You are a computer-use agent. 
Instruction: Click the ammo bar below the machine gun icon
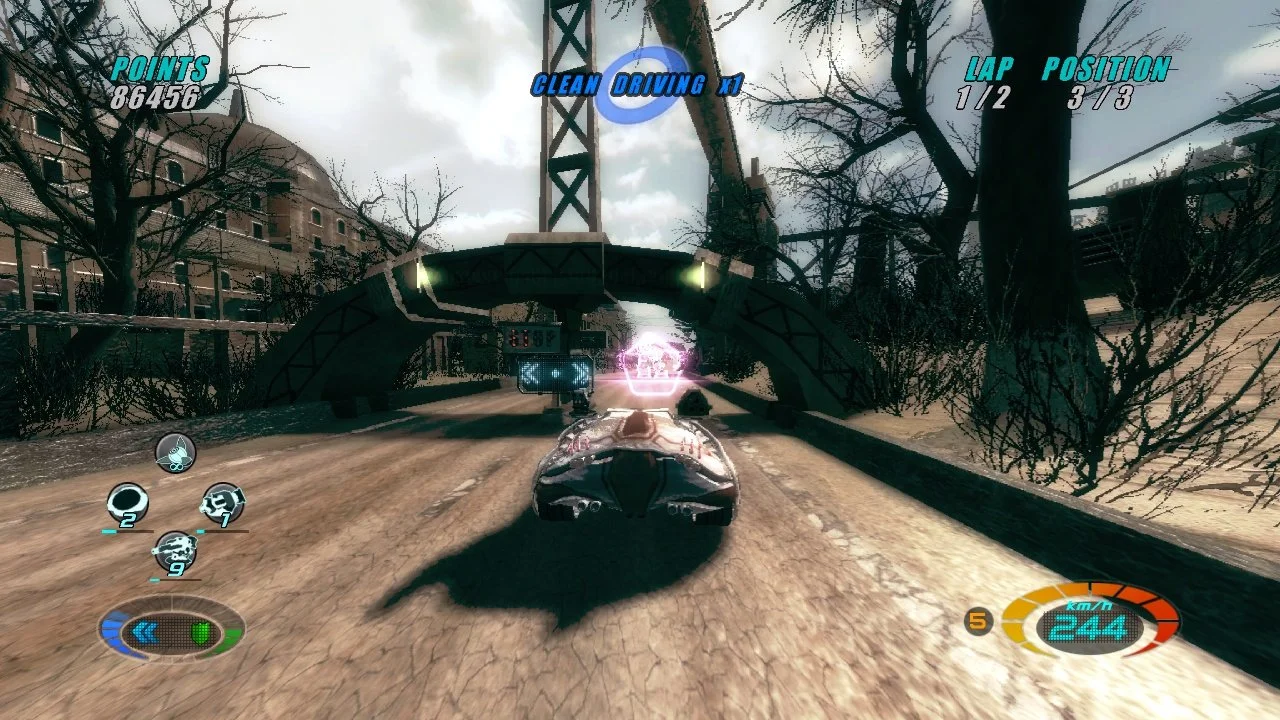(177, 579)
